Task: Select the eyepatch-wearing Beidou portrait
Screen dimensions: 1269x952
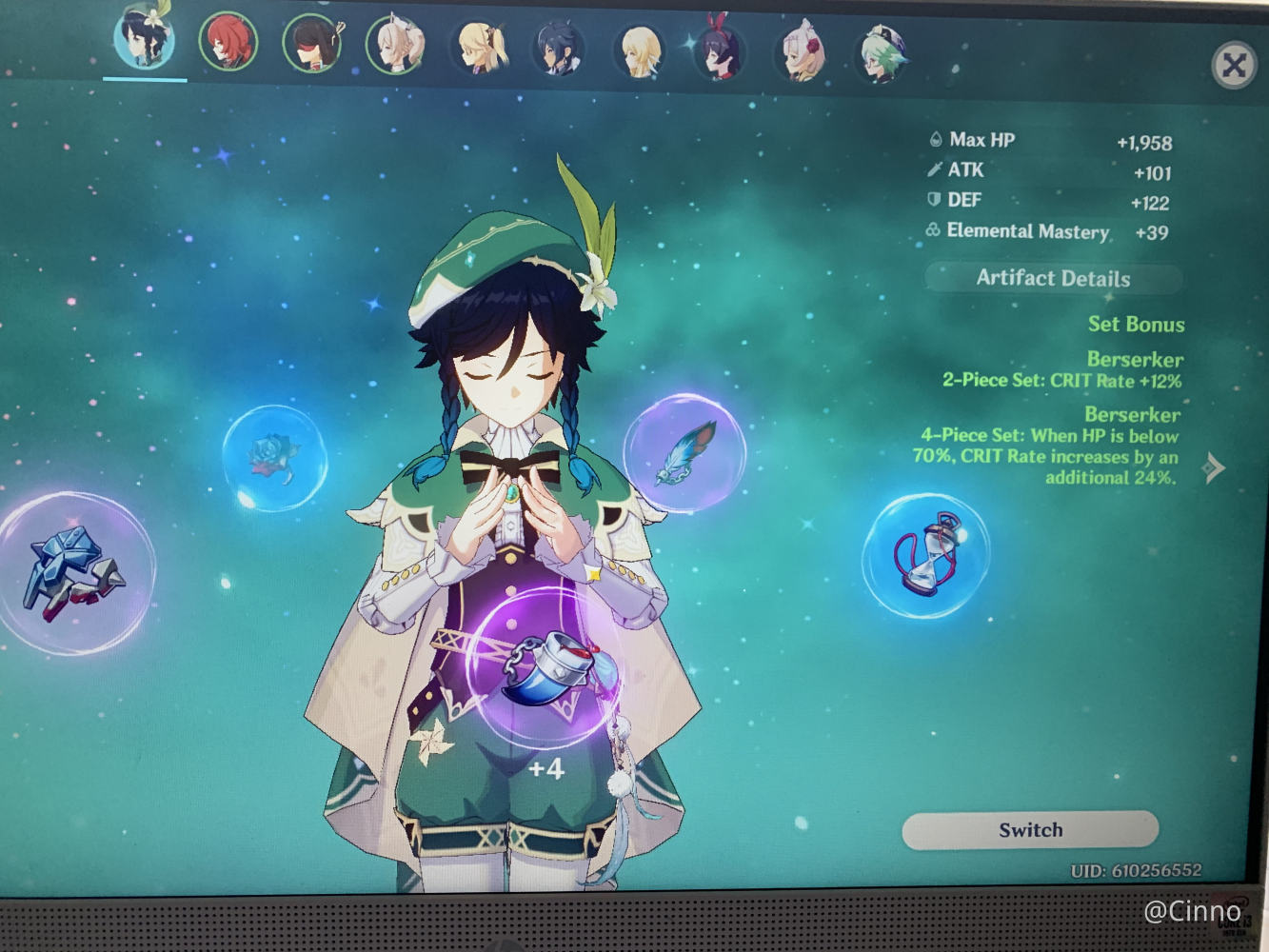Action: [312, 44]
